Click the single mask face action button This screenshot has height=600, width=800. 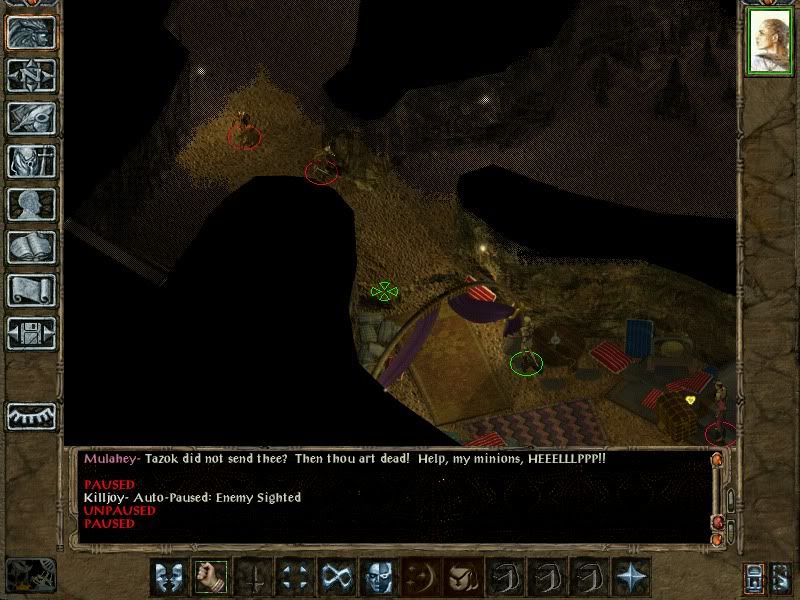378,577
